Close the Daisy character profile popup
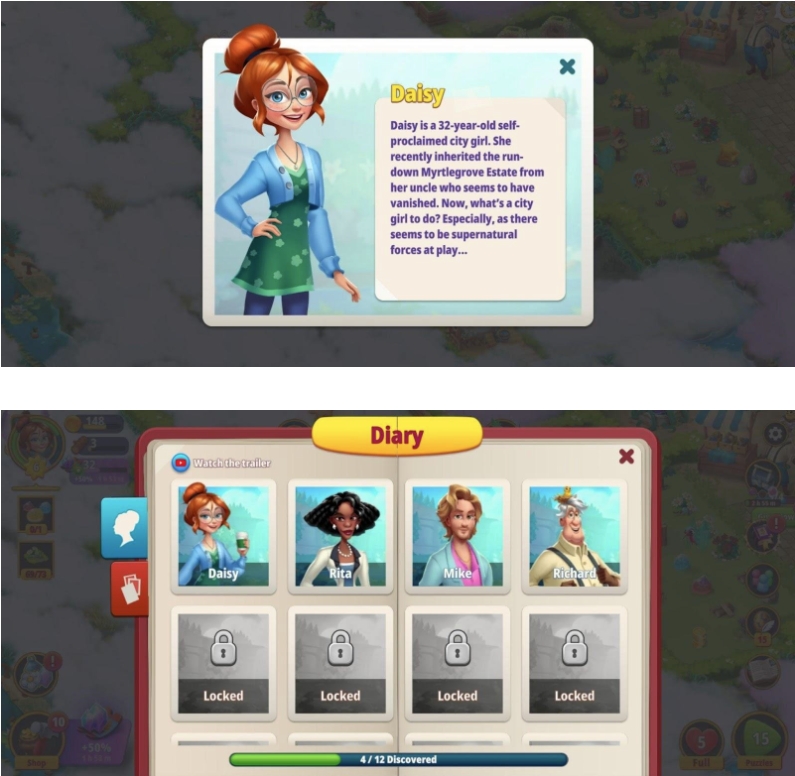795x776 pixels. [x=567, y=67]
